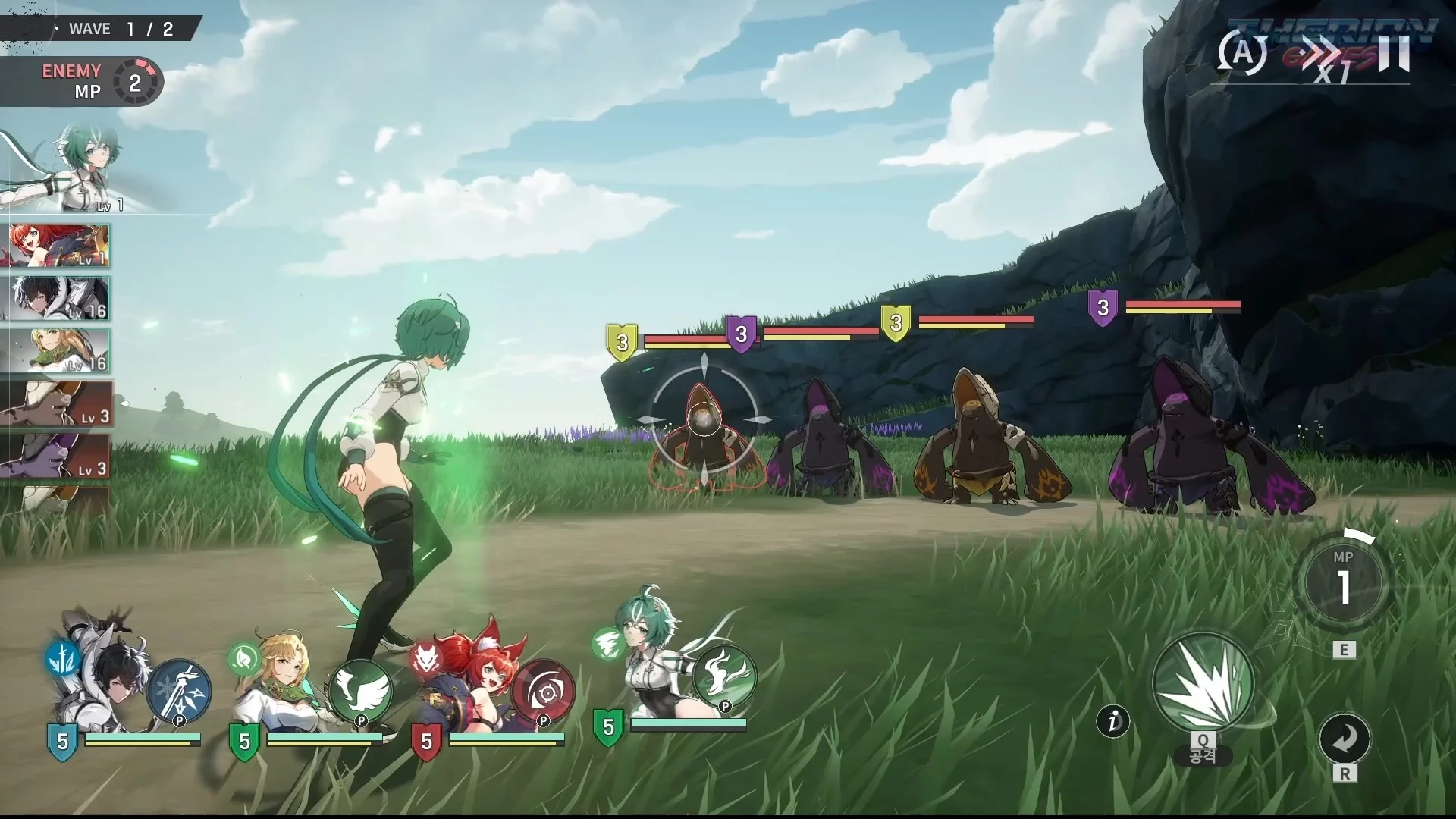Select the red-haired fox girl party portrait
Screen dimensions: 1456x819
pyautogui.click(x=470, y=682)
